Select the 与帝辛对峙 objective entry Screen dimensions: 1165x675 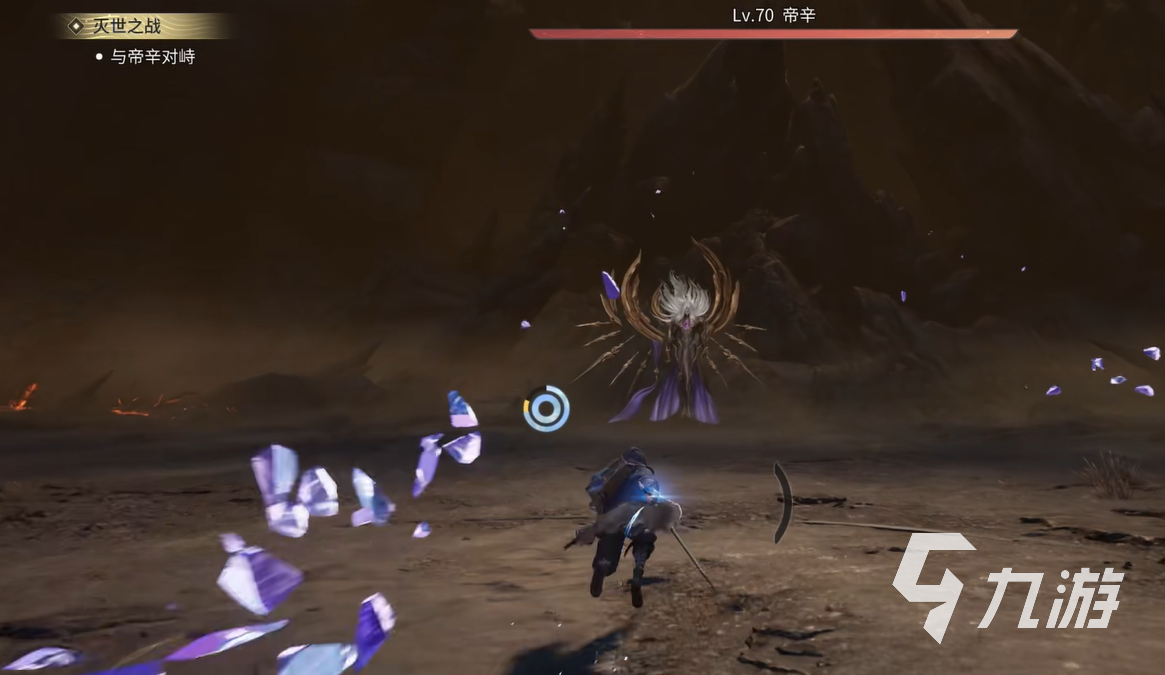(x=152, y=57)
